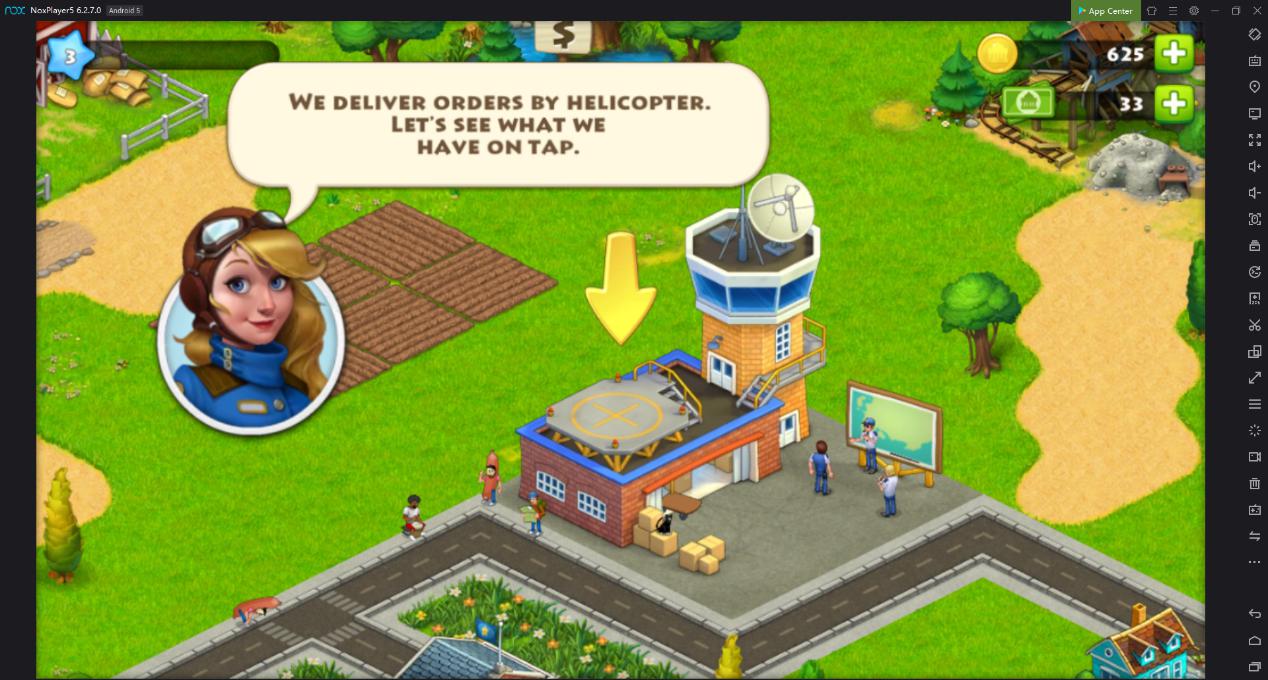Click the level 3 star badge
The image size is (1268, 680).
tap(70, 57)
